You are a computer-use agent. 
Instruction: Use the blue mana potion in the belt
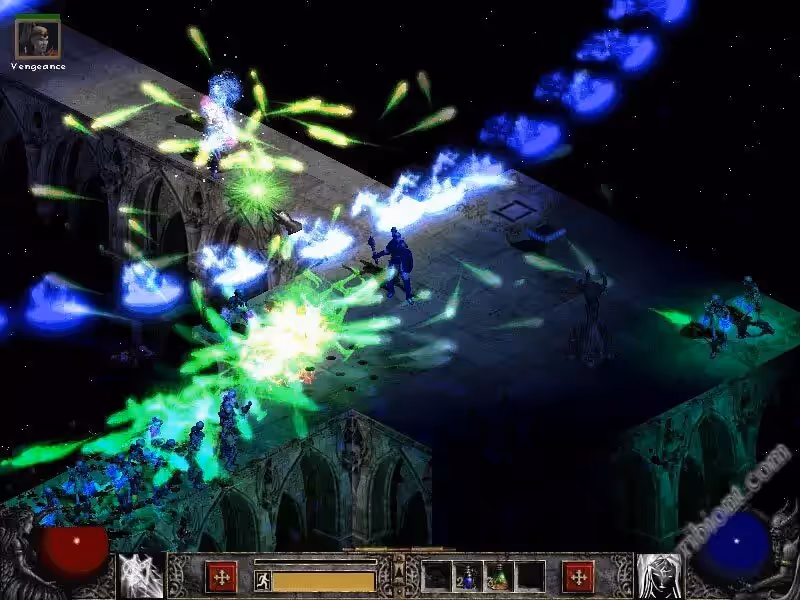468,577
